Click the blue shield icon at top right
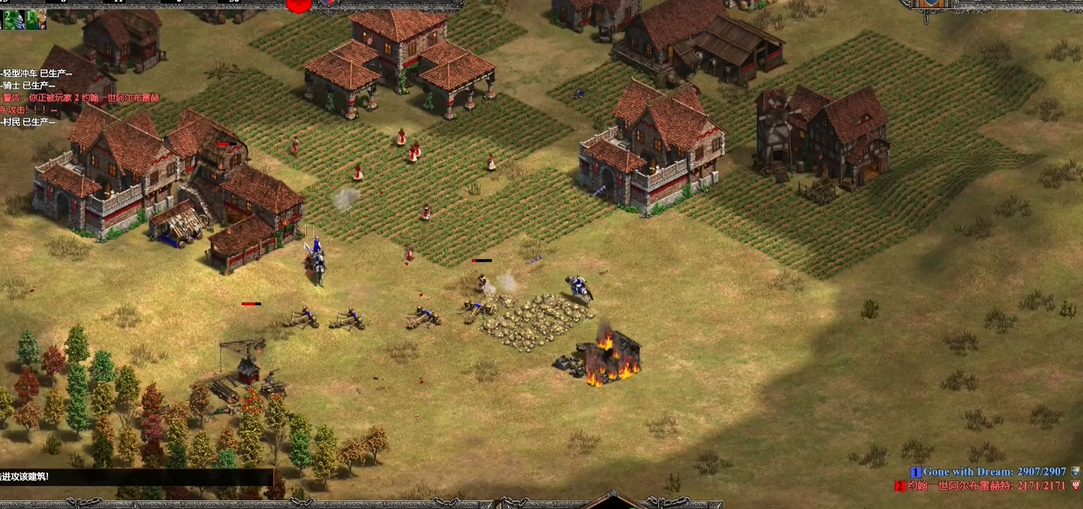 pos(930,4)
